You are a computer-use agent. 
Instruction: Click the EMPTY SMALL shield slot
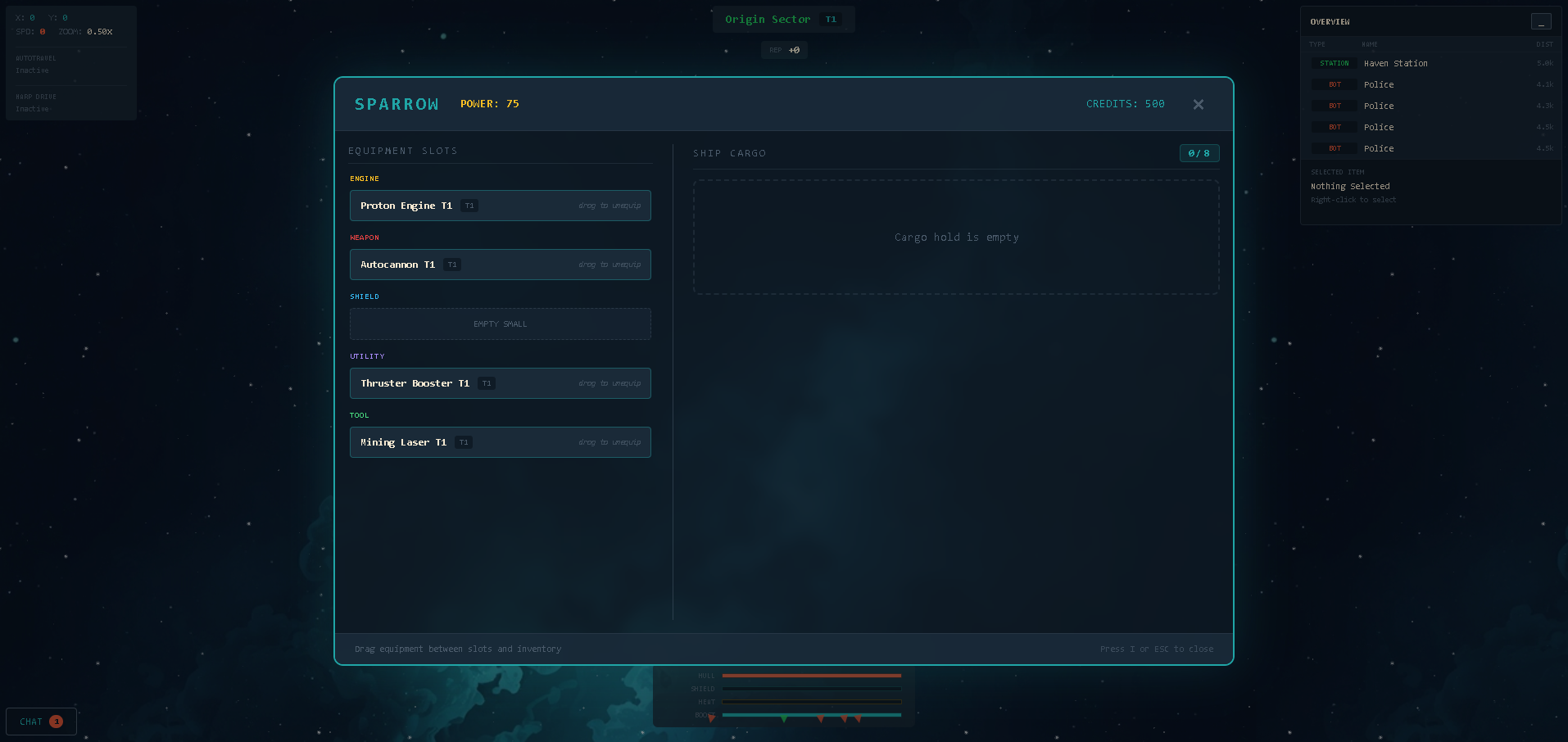(x=500, y=323)
